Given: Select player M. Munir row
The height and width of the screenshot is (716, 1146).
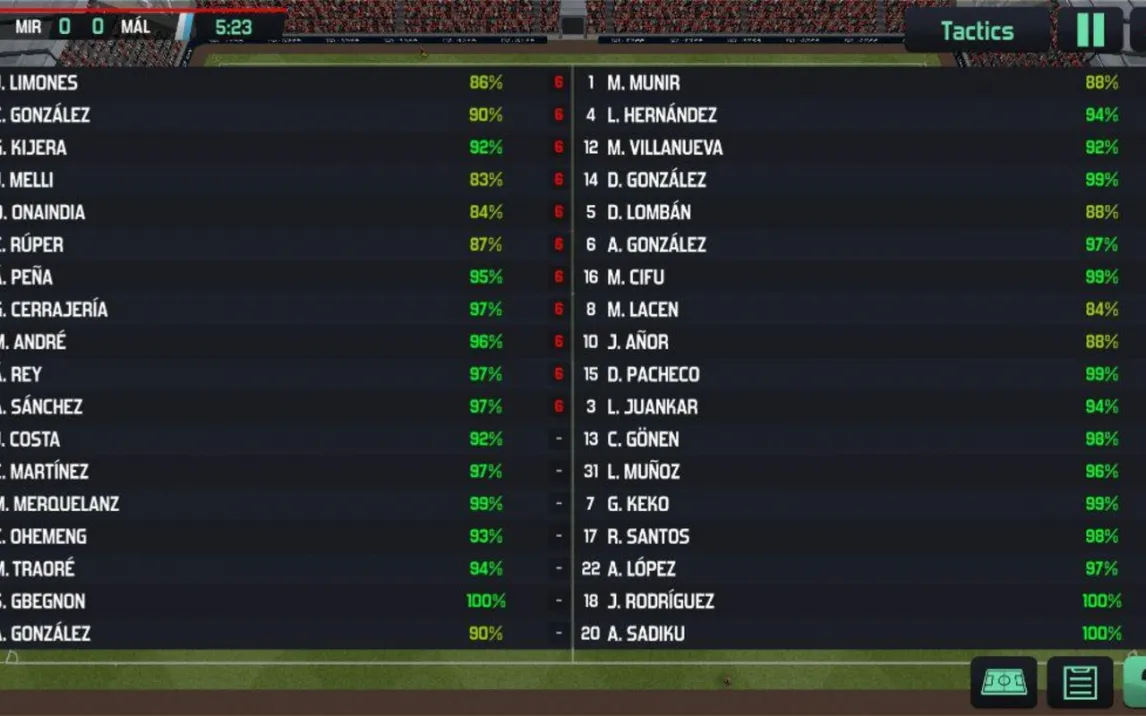Looking at the screenshot, I should click(643, 83).
